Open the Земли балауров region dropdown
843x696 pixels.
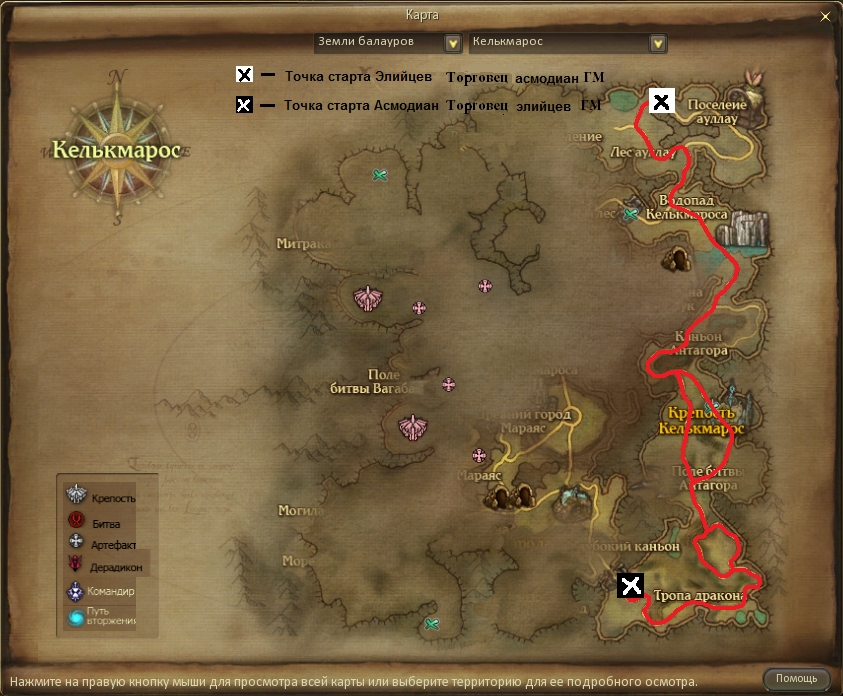453,43
